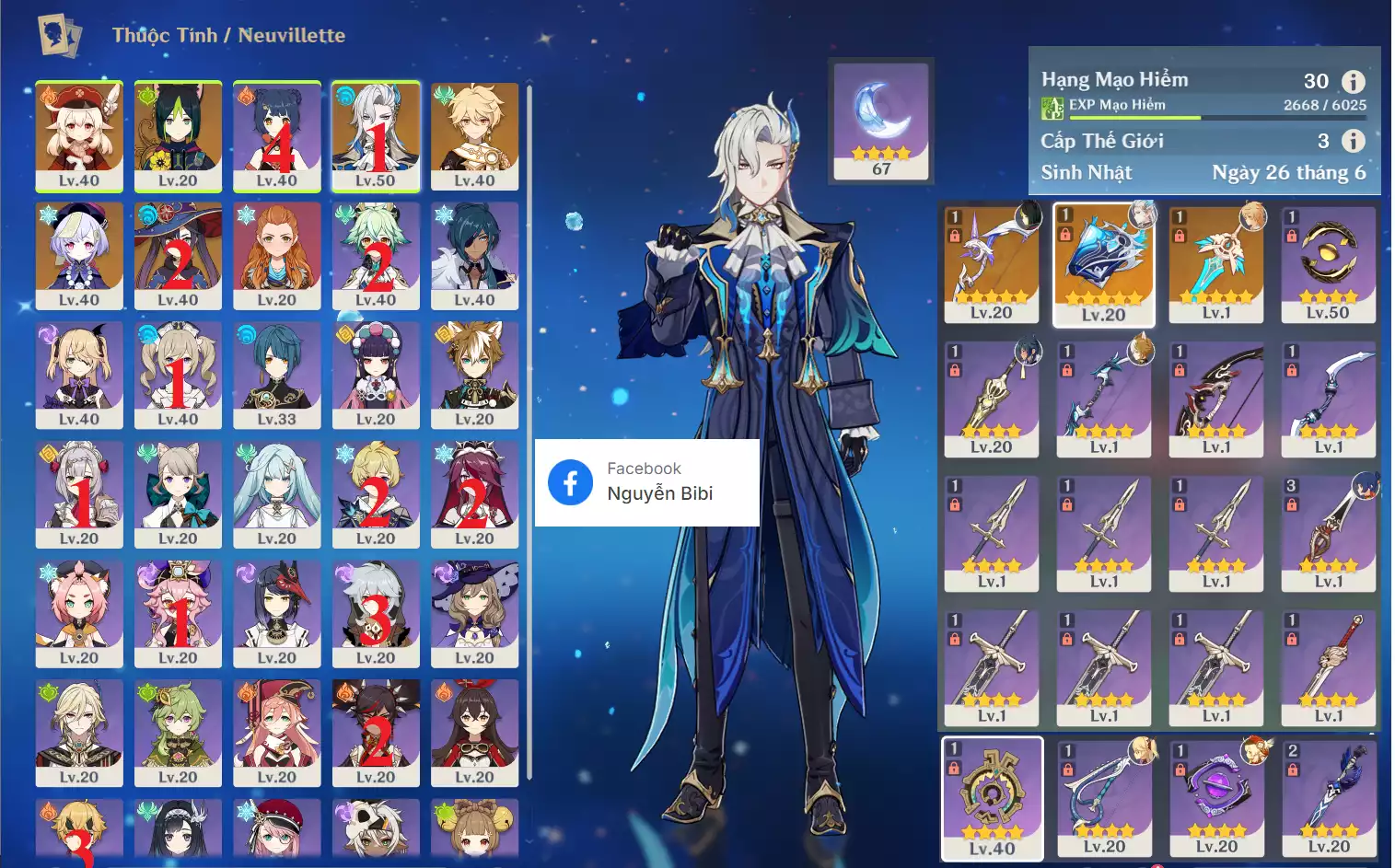Choose Xingqiu's Lv.33 portrait
Image resolution: width=1395 pixels, height=868 pixels.
click(x=277, y=375)
